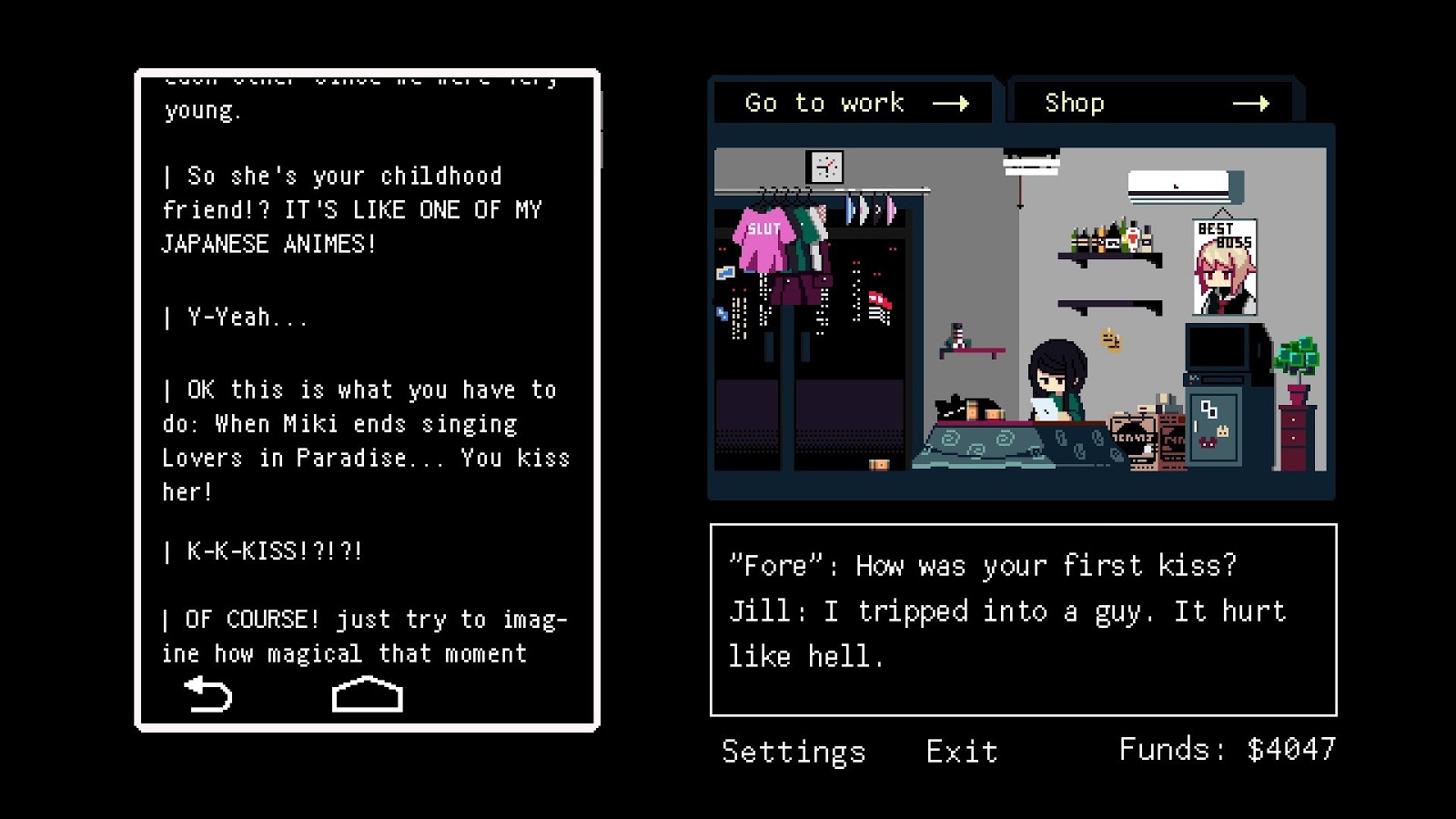Click the wall clock above the closet
Screen dimensions: 1456x819
[824, 167]
